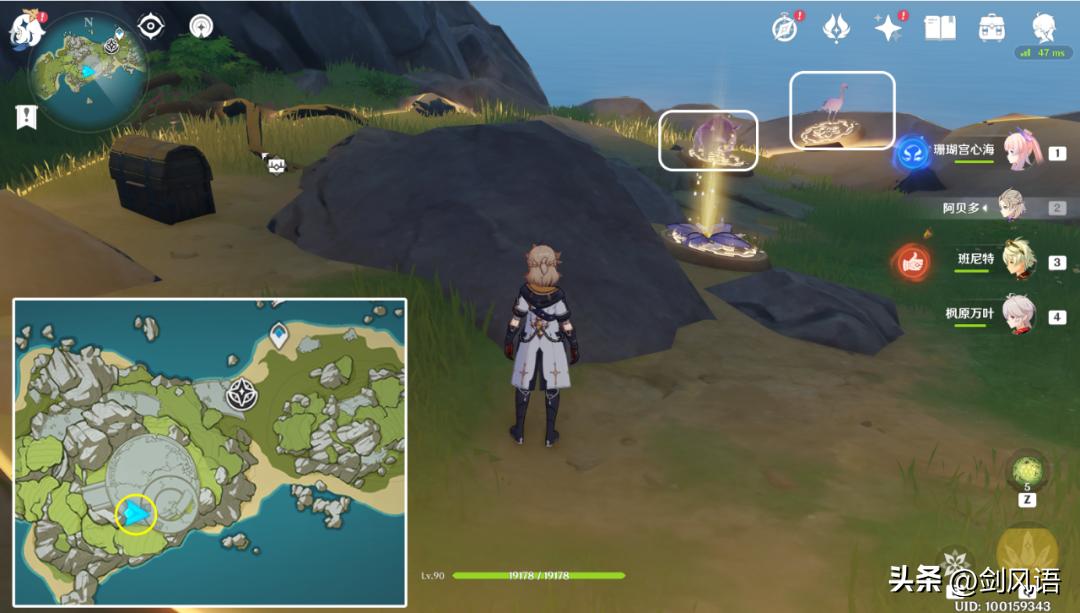Switch to party member 阿贝多
Viewport: 1080px width, 613px height.
(1013, 207)
